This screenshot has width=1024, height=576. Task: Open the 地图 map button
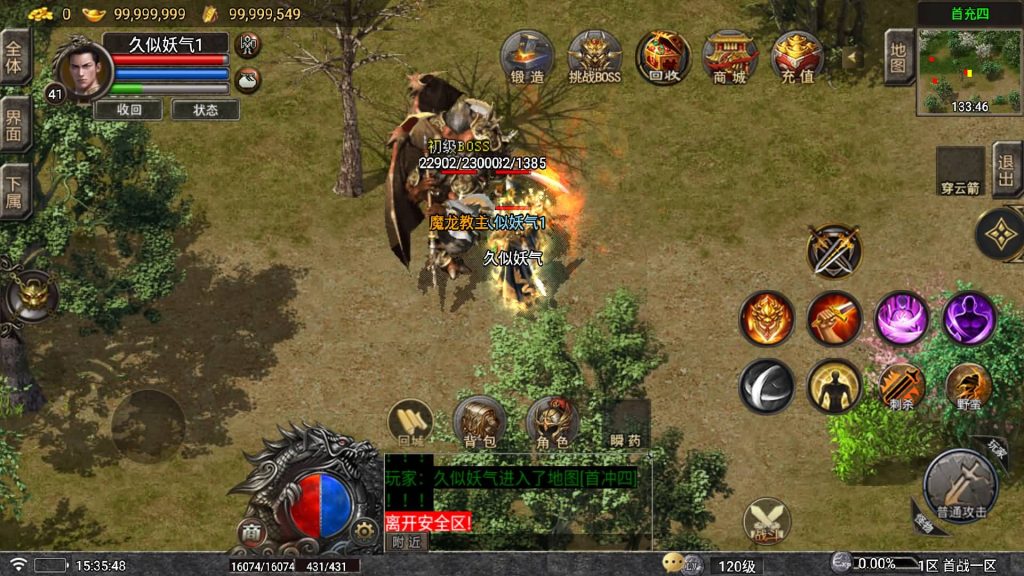coord(899,56)
